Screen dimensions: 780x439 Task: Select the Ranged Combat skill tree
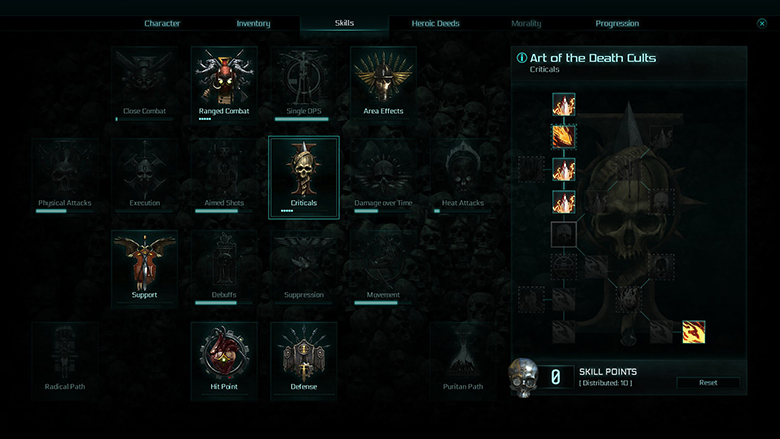[x=224, y=82]
